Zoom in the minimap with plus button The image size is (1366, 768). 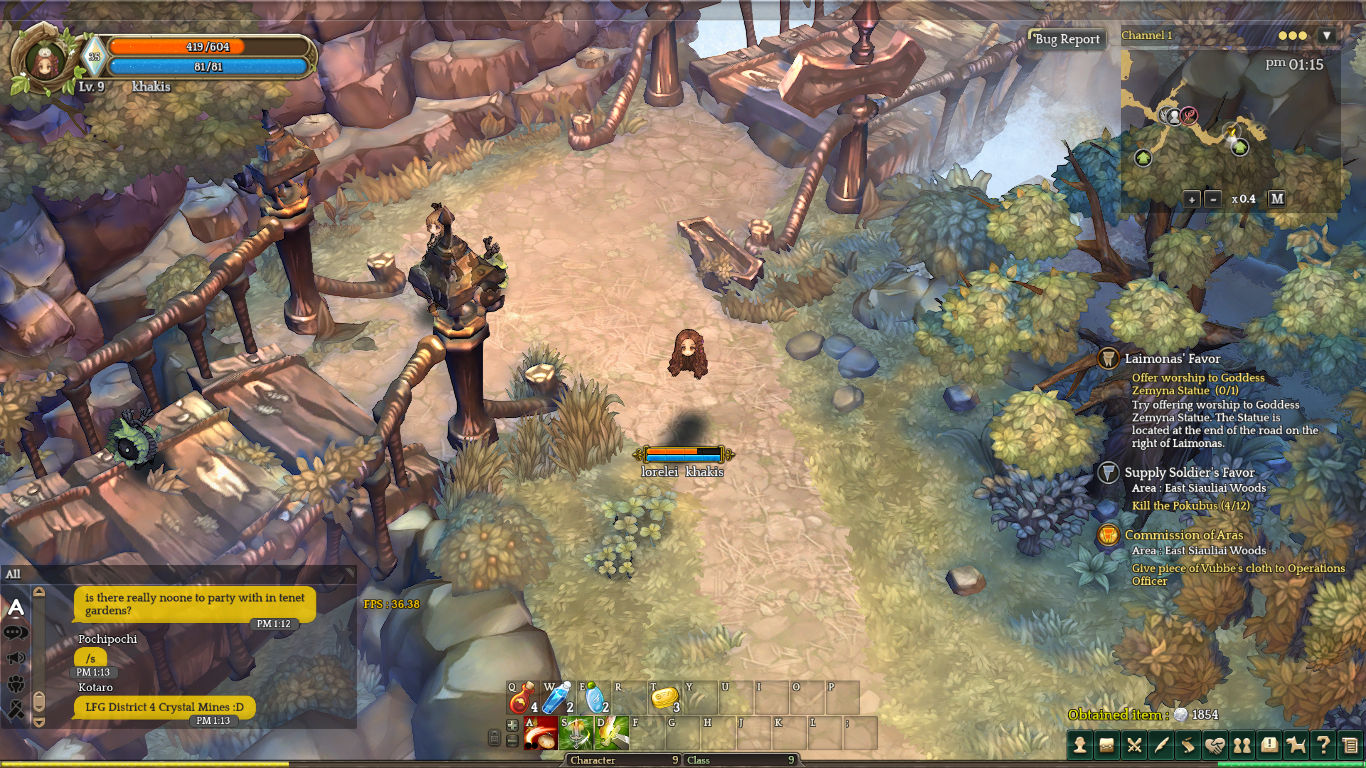[1191, 199]
